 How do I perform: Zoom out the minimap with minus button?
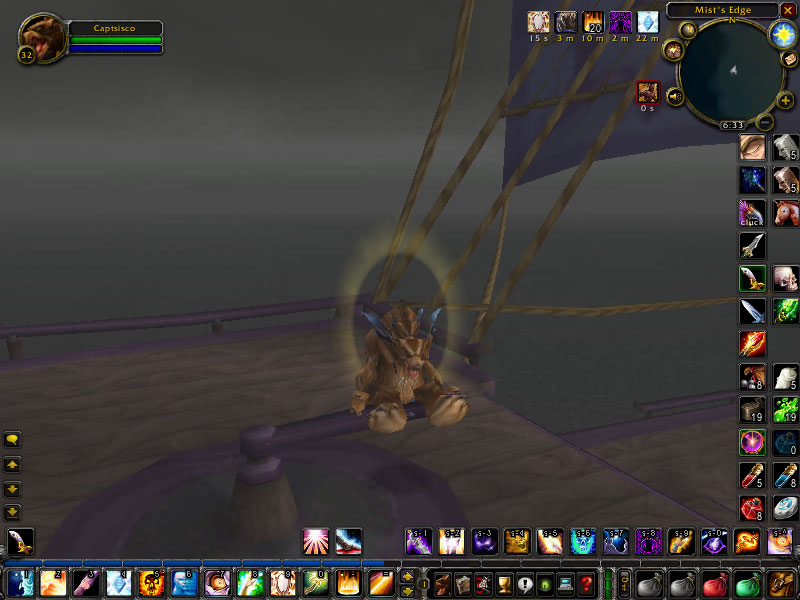764,122
